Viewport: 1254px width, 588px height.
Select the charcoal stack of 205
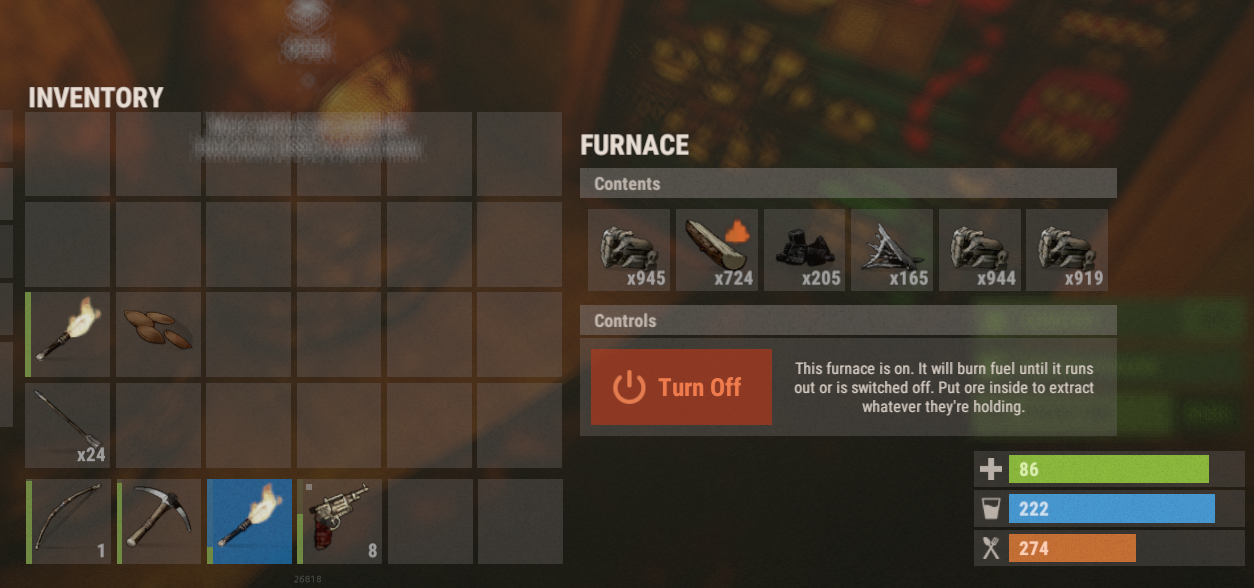(x=805, y=250)
